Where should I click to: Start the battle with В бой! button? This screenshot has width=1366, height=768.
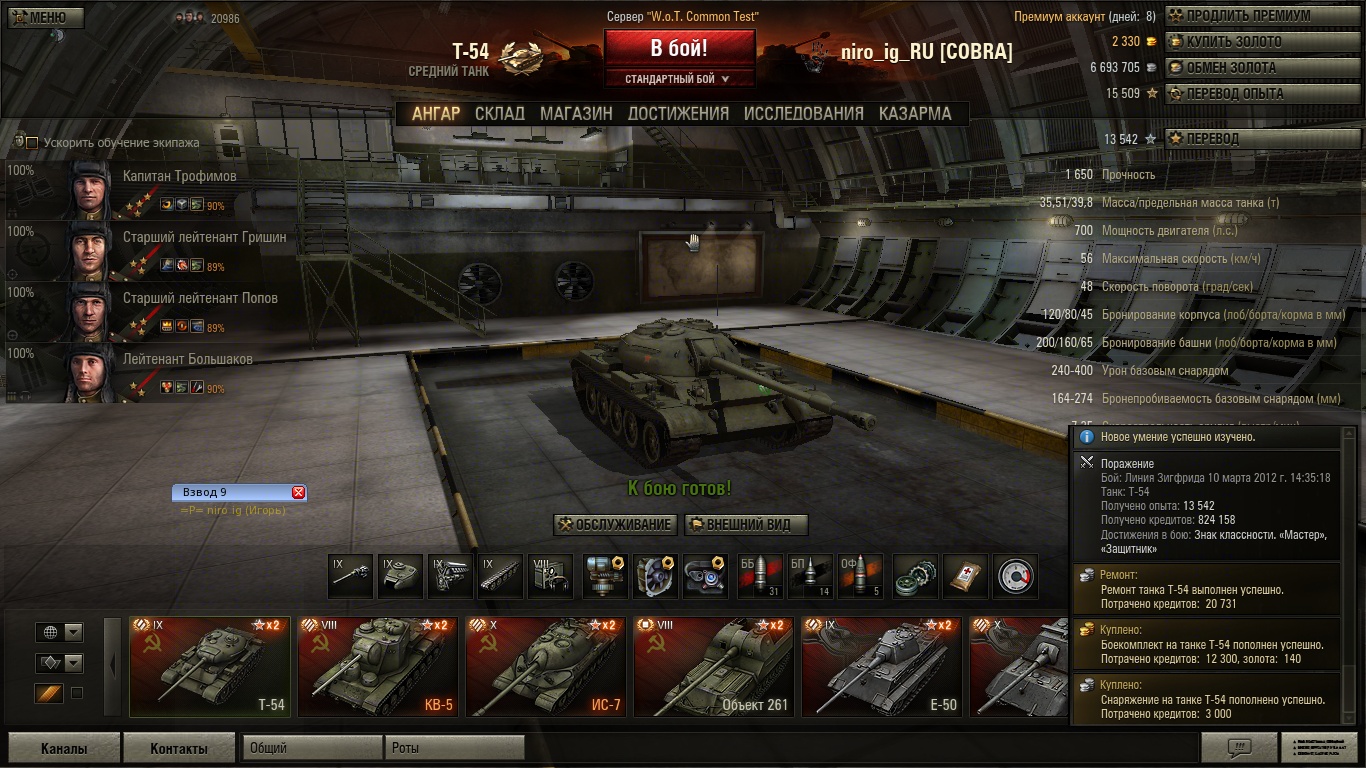click(679, 47)
